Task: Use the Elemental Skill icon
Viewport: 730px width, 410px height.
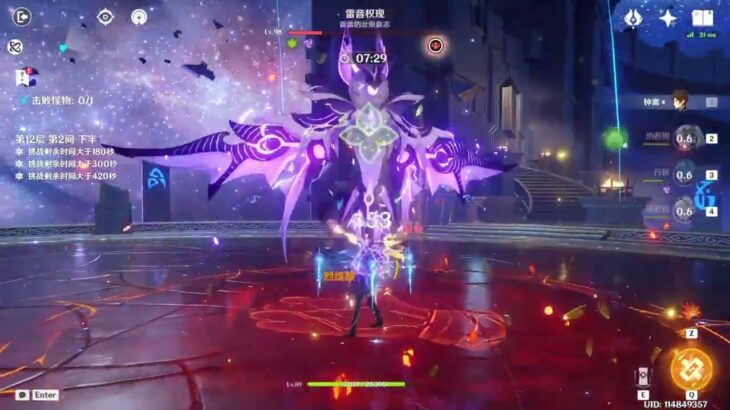Action: [642, 375]
